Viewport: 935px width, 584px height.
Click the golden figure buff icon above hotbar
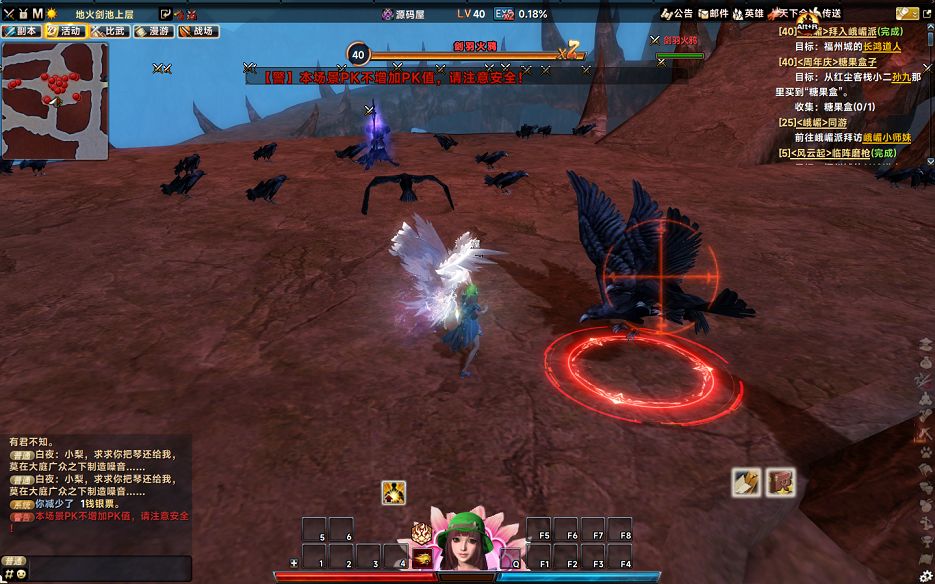[393, 492]
